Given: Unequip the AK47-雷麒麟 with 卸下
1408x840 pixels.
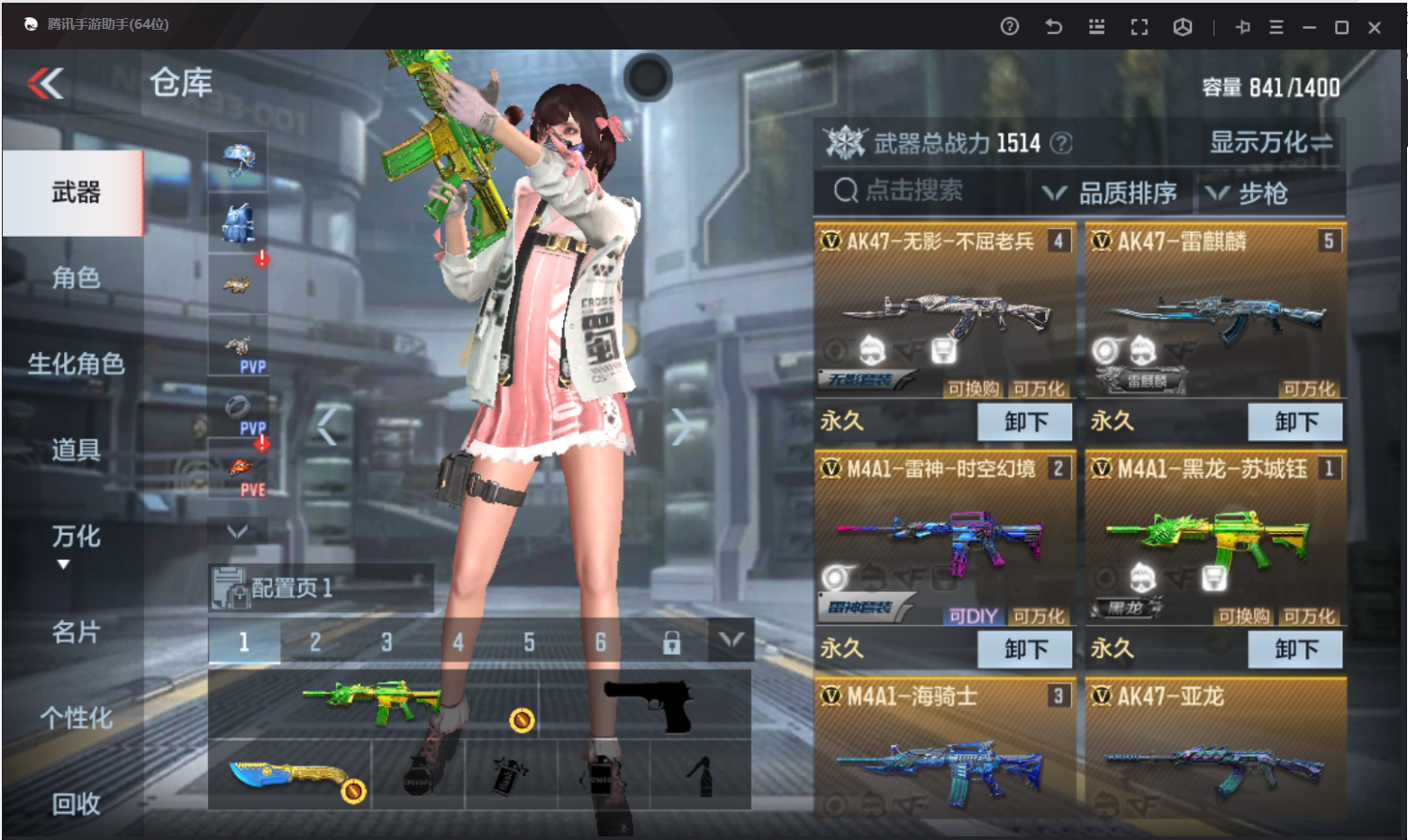Looking at the screenshot, I should [1295, 421].
